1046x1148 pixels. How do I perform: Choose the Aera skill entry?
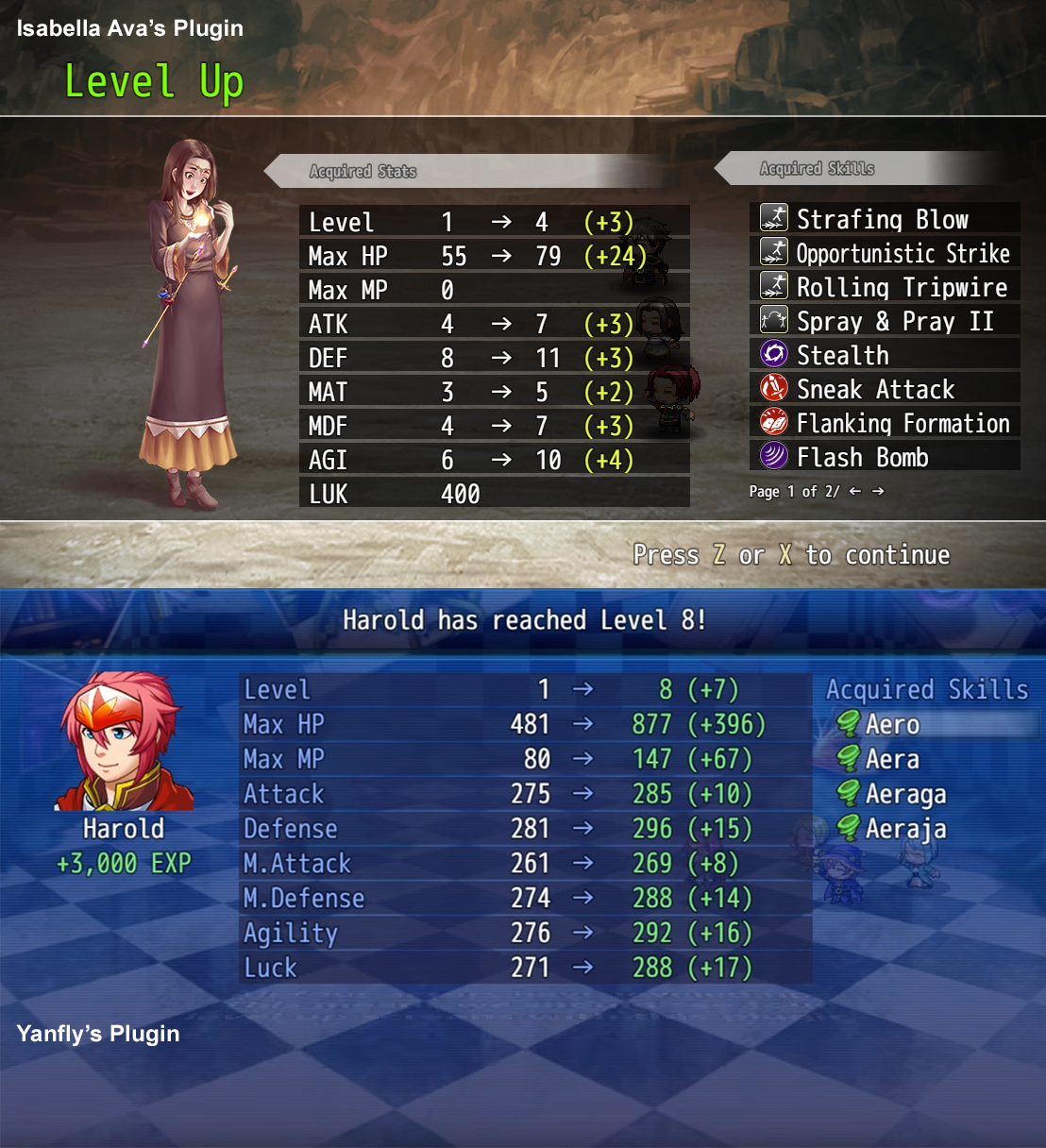point(892,759)
